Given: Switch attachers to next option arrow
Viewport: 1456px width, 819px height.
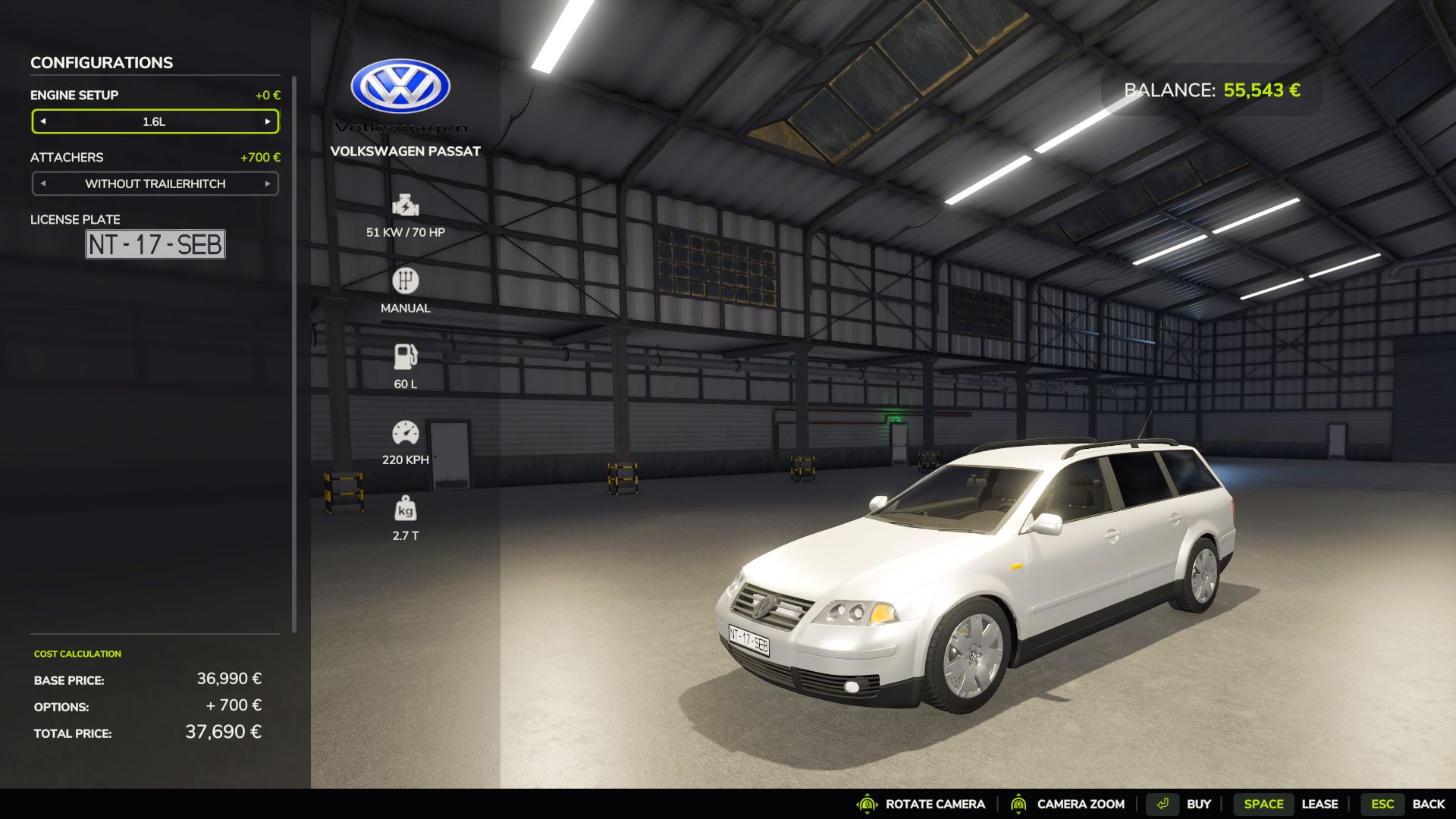Looking at the screenshot, I should (x=268, y=184).
